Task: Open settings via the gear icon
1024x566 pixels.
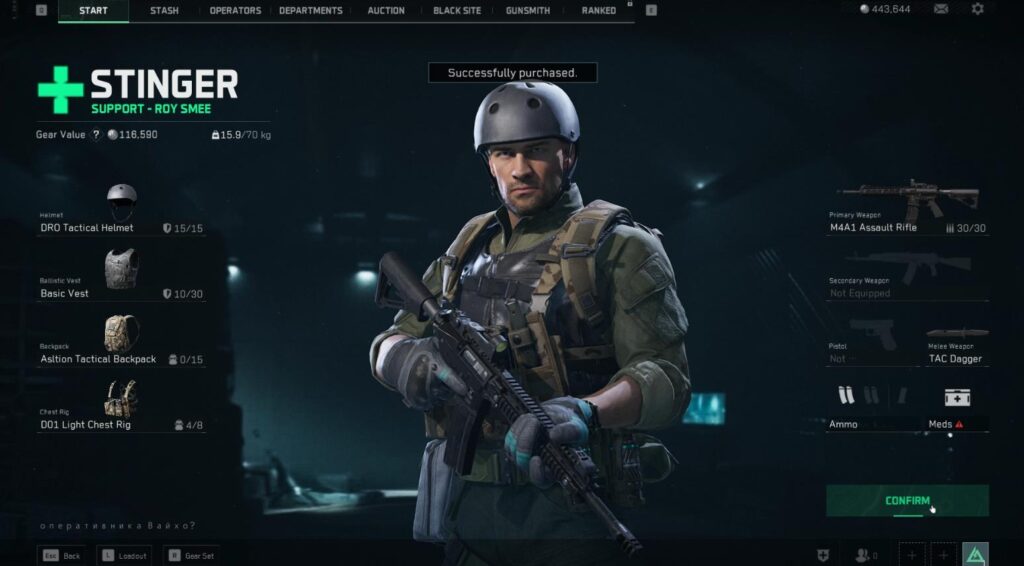Action: pos(977,9)
